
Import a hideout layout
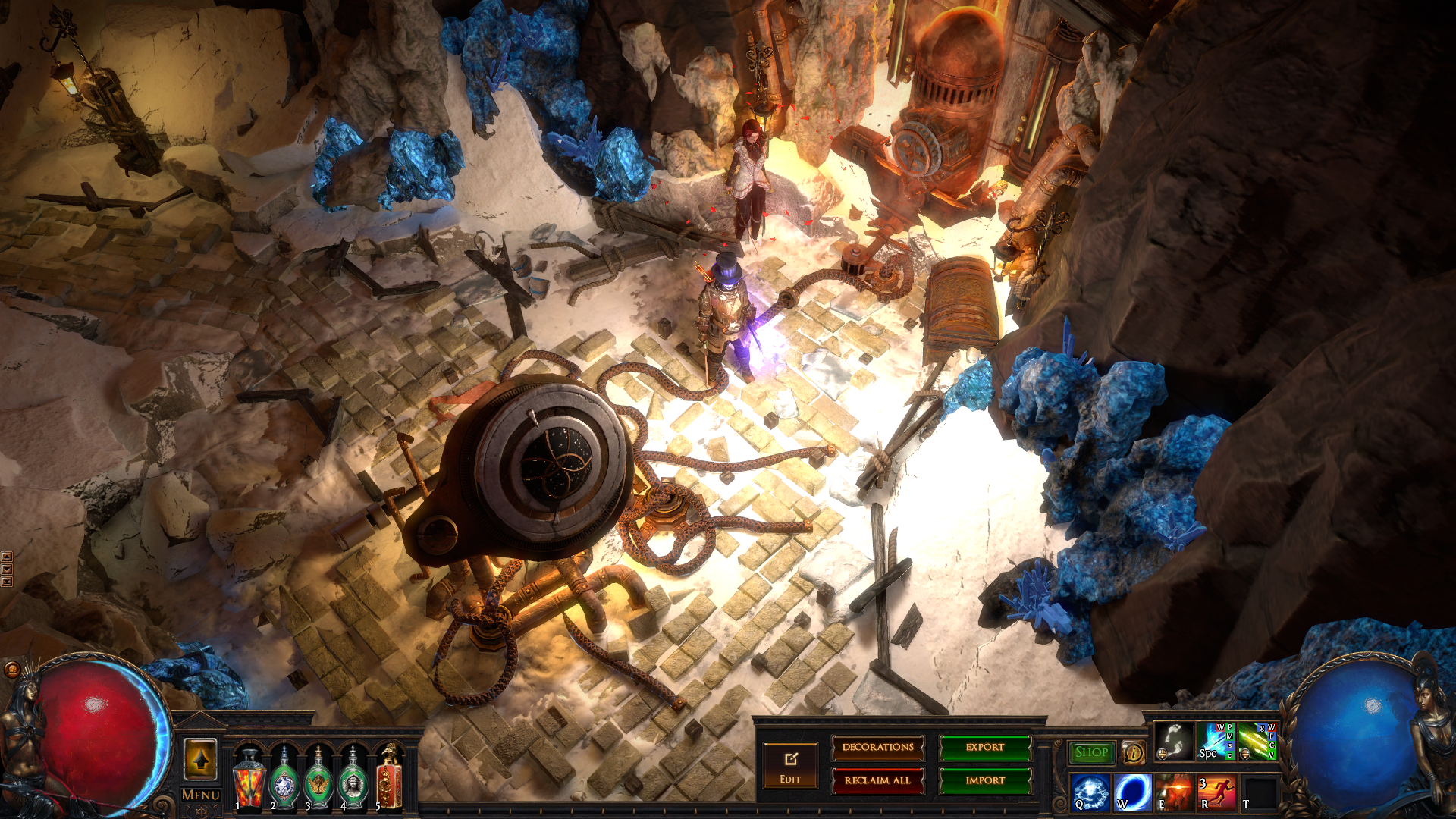click(985, 780)
